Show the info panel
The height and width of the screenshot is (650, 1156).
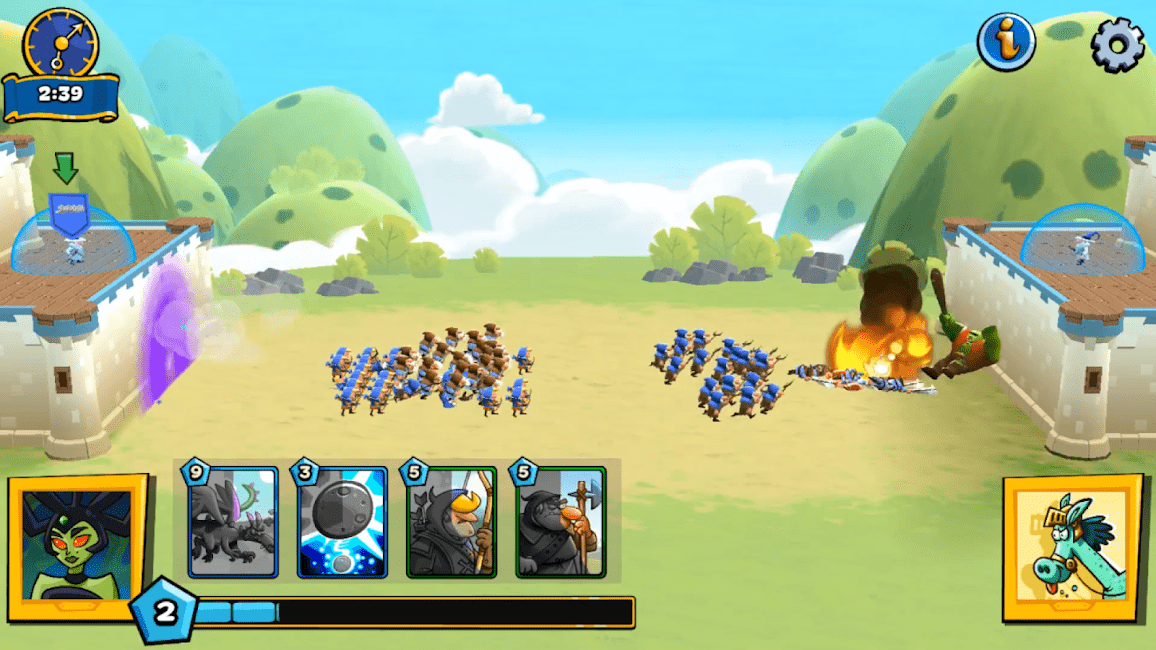(x=1006, y=42)
